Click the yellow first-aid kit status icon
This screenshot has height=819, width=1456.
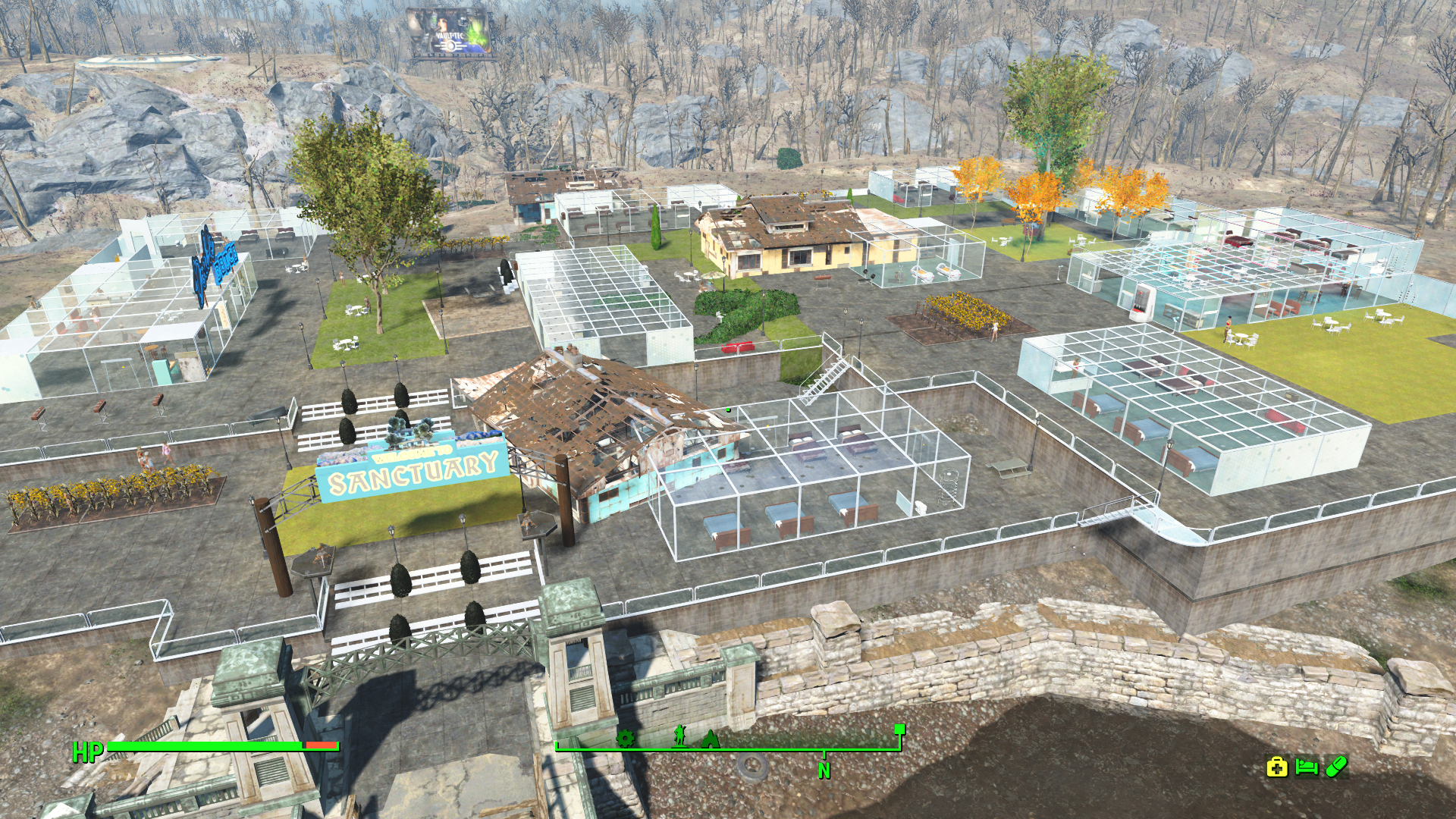(x=1277, y=767)
